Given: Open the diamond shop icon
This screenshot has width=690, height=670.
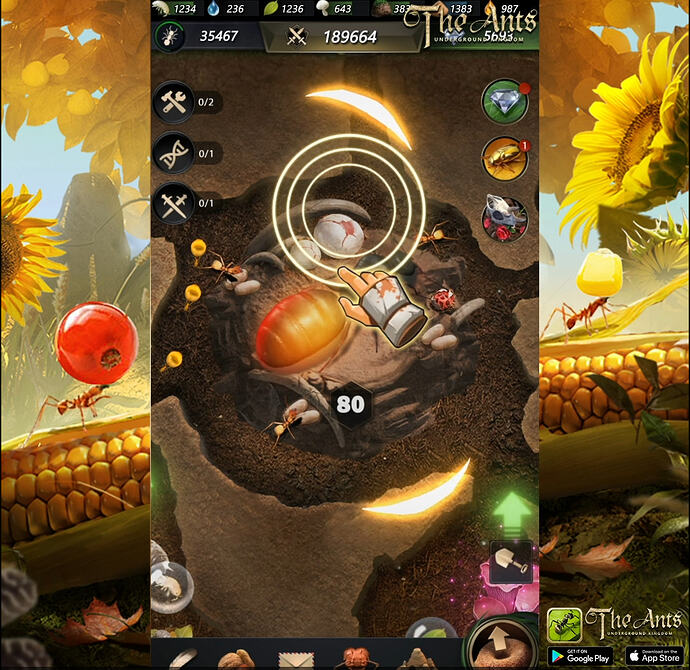Looking at the screenshot, I should tap(505, 101).
